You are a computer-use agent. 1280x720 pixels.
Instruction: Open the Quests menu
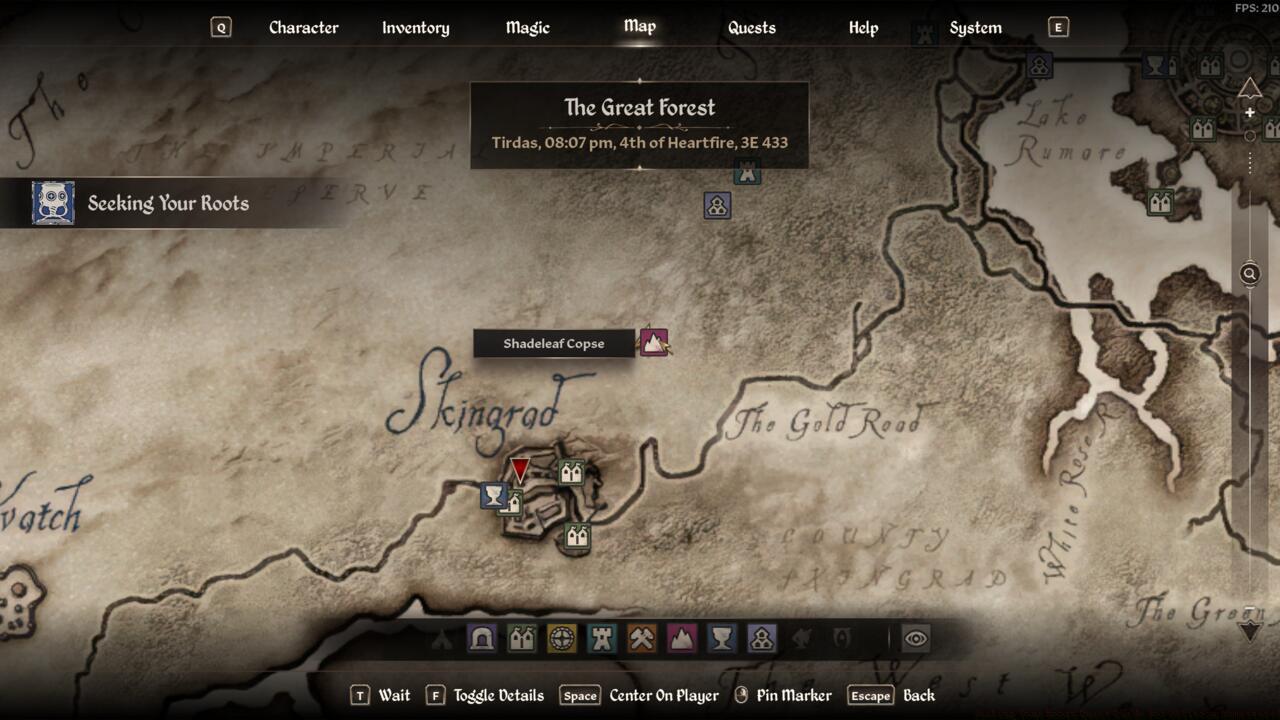[x=750, y=27]
